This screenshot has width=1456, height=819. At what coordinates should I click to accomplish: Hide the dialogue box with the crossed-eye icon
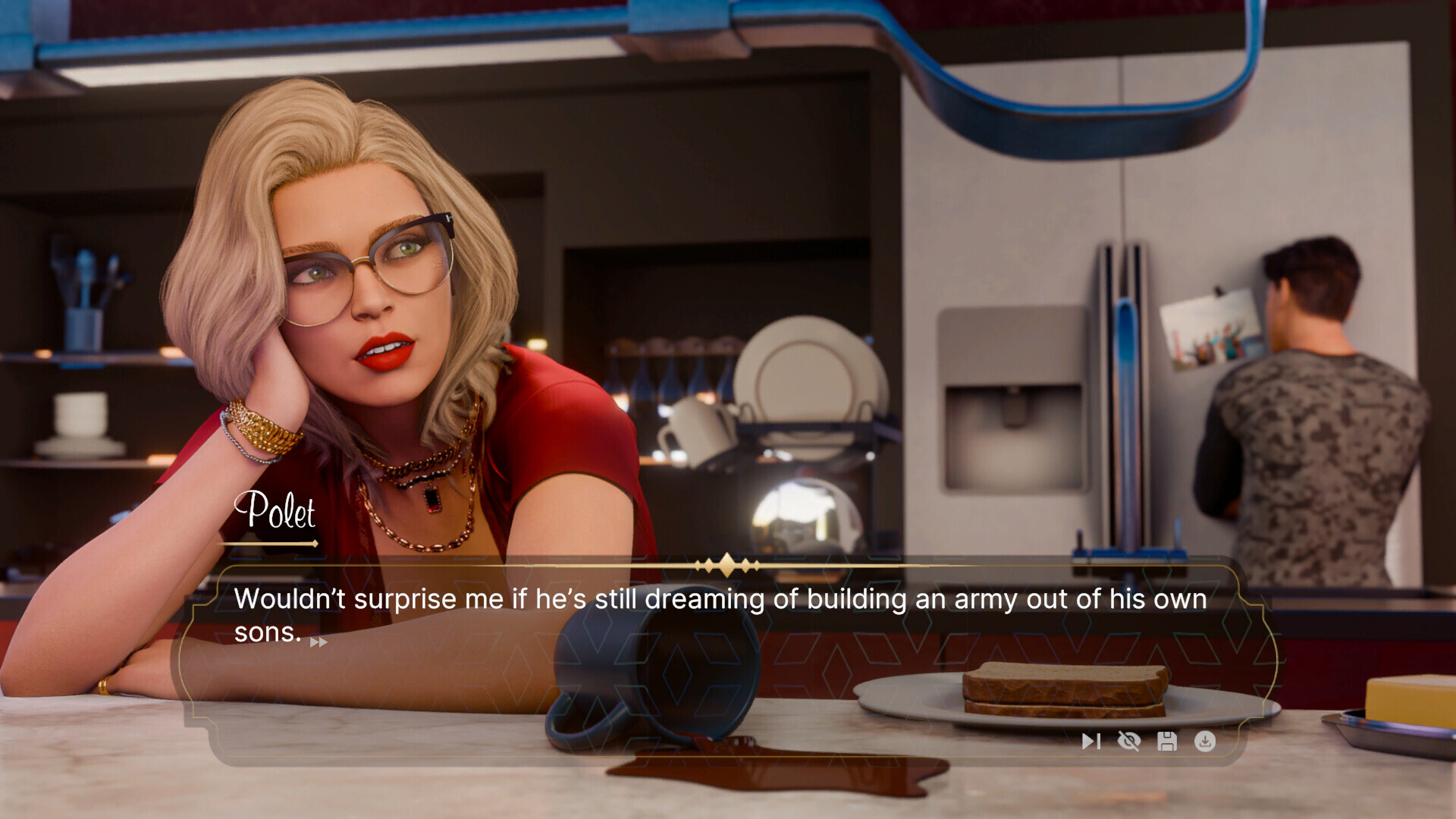coord(1129,741)
